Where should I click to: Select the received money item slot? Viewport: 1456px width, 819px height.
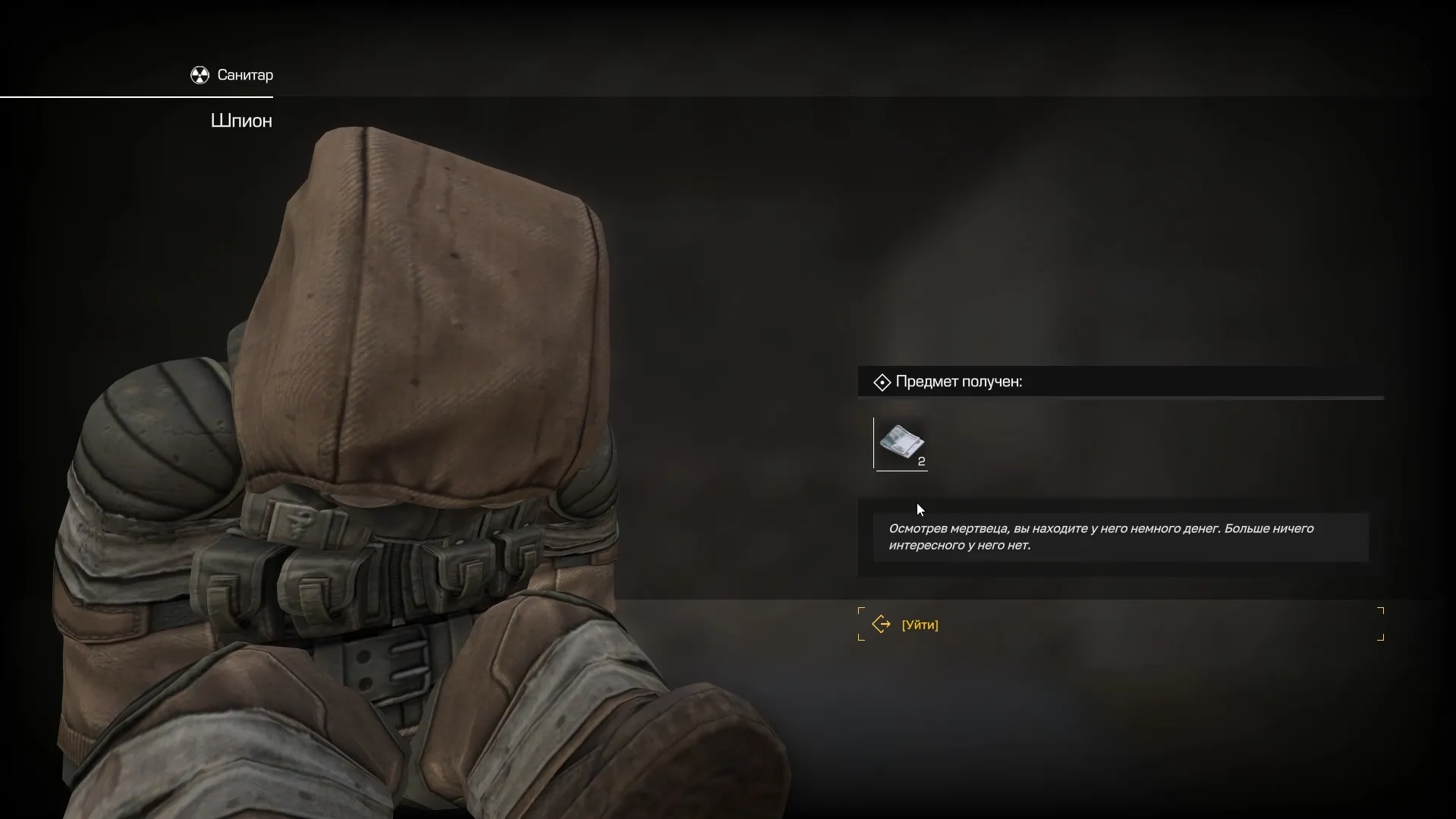(901, 443)
